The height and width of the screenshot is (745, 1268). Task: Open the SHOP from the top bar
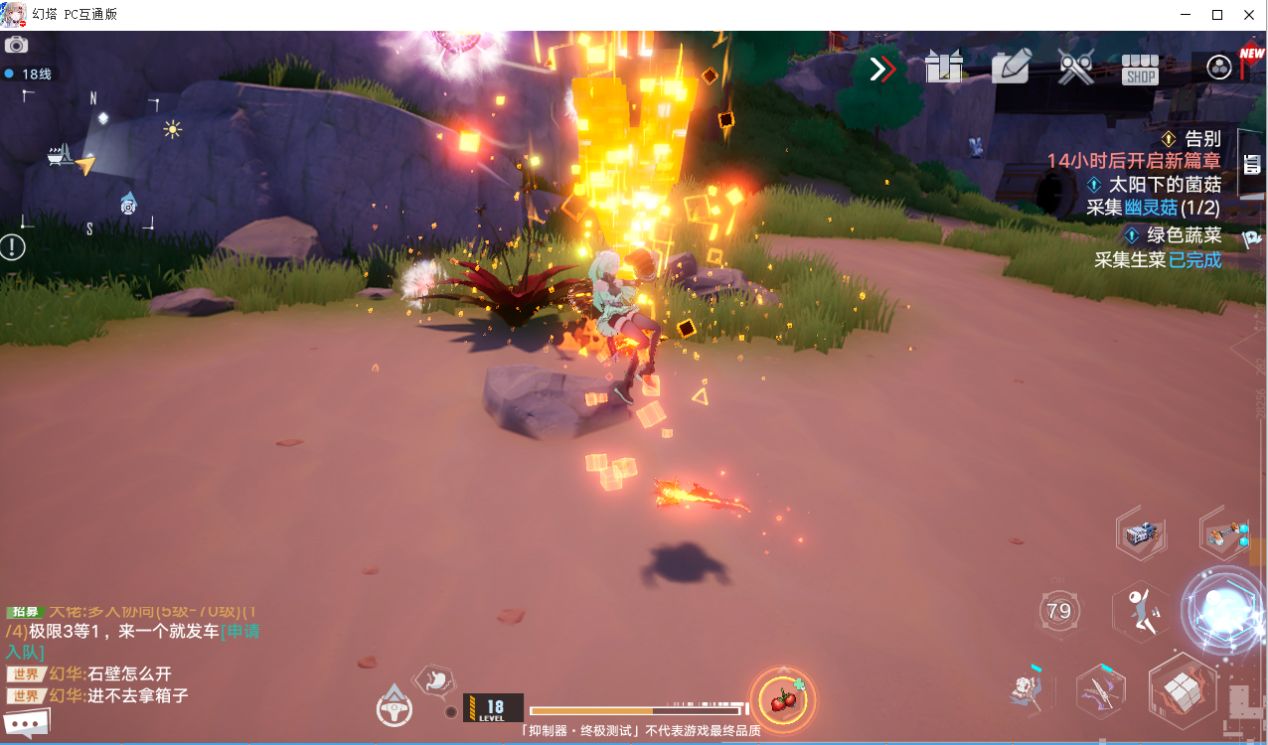point(1139,69)
